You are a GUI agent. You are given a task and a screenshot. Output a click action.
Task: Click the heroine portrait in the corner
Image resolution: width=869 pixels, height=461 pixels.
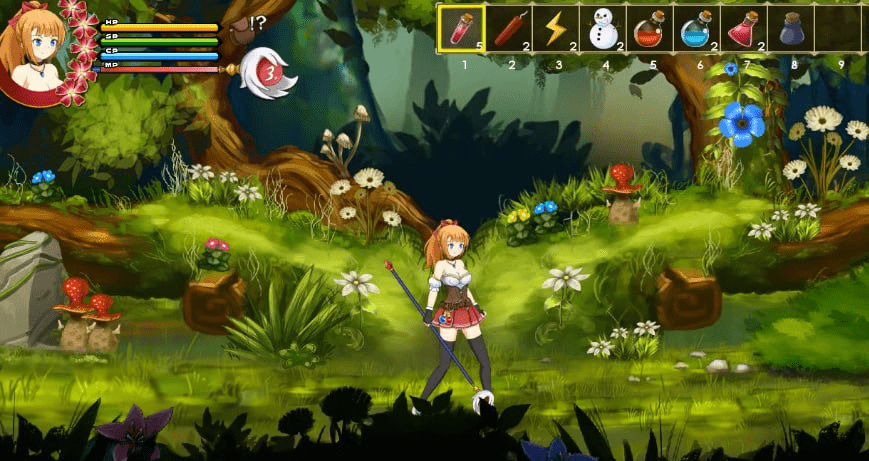click(40, 45)
